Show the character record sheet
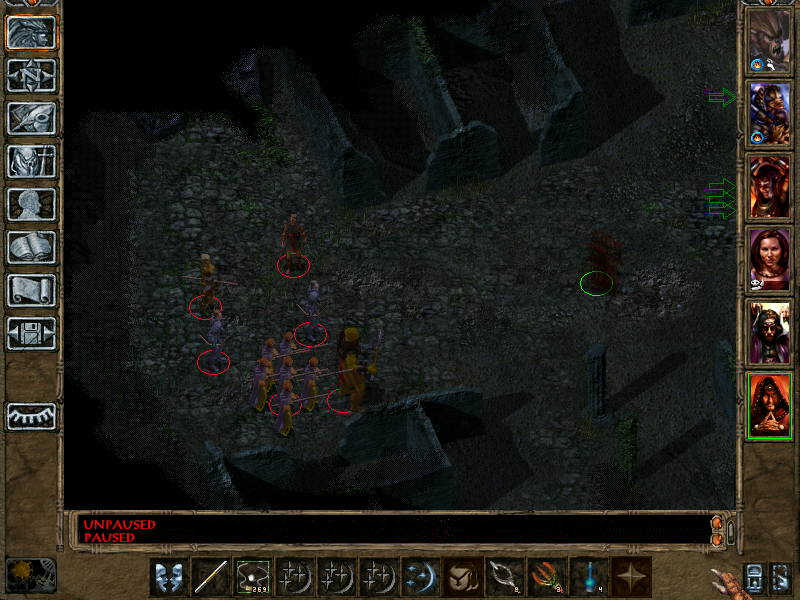800x600 pixels. click(x=31, y=204)
